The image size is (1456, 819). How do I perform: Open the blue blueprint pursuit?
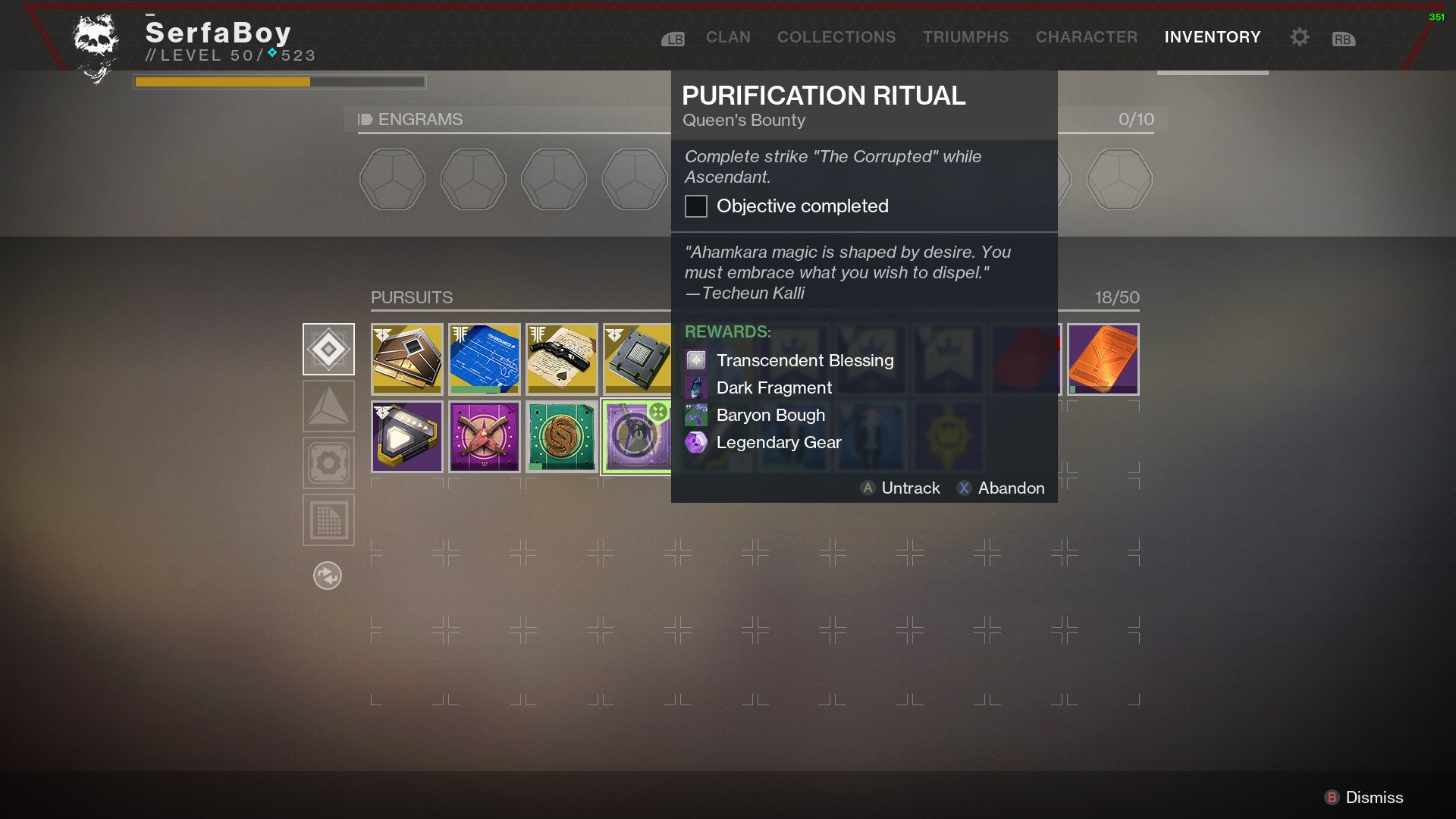pyautogui.click(x=485, y=359)
